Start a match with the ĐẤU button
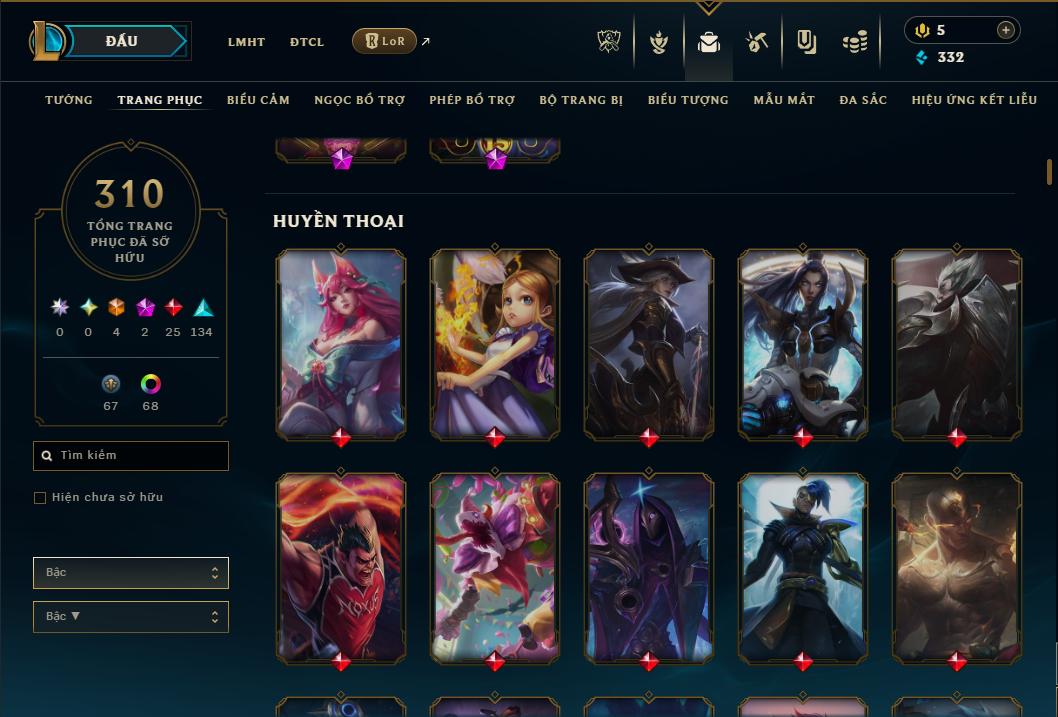This screenshot has height=717, width=1058. [122, 41]
